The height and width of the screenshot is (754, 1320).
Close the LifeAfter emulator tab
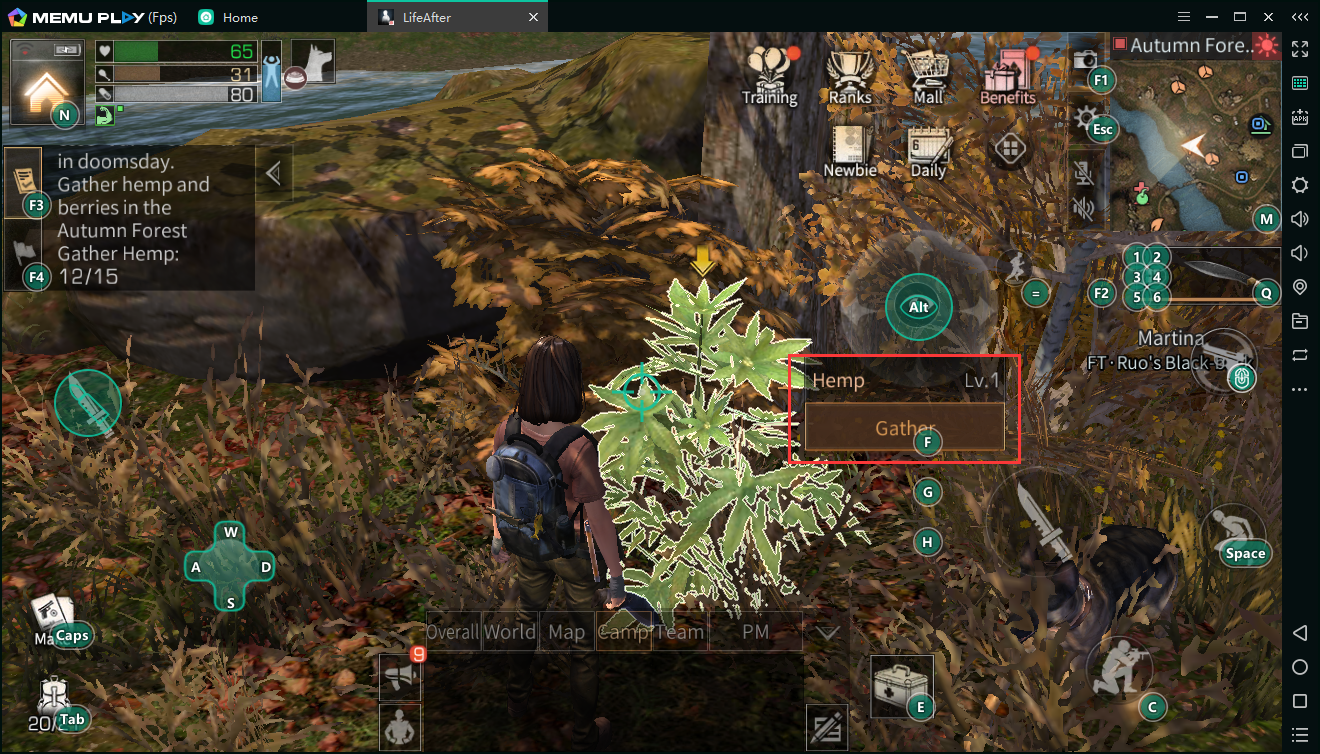coord(533,17)
